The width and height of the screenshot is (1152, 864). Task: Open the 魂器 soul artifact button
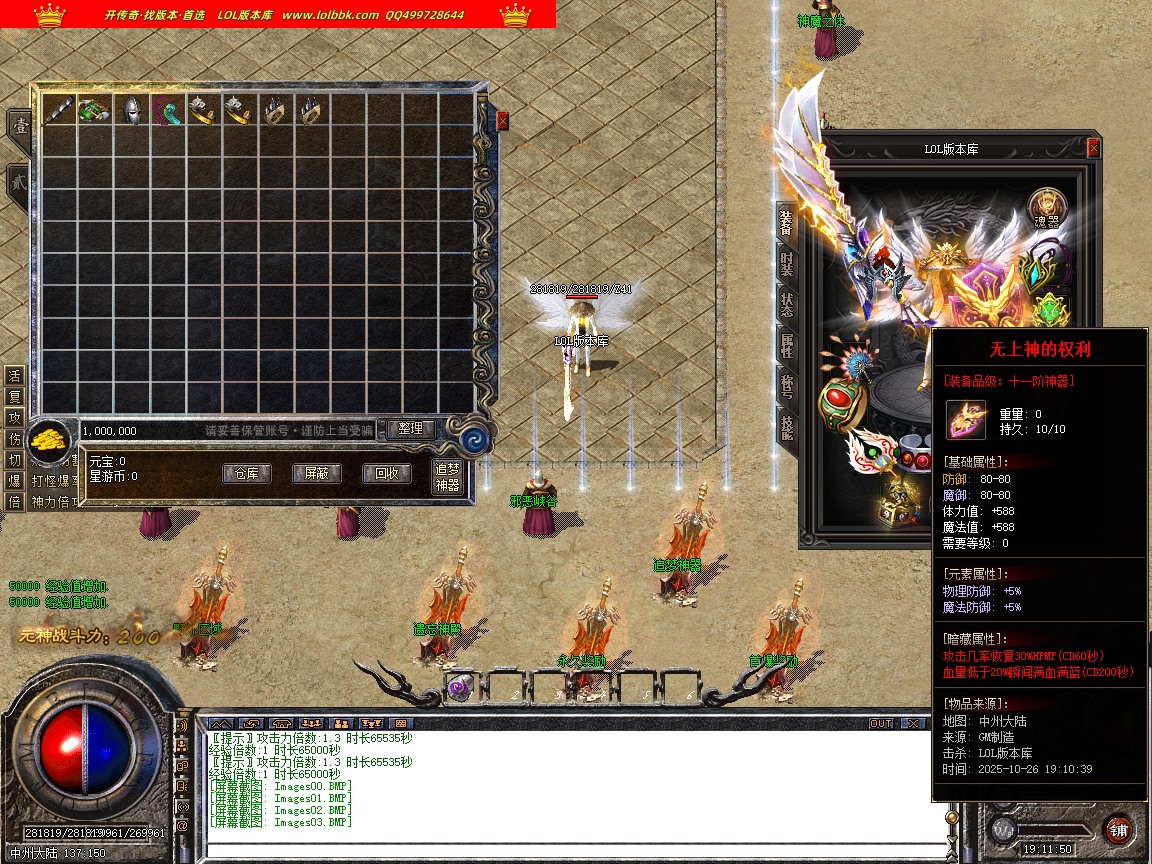(1047, 207)
